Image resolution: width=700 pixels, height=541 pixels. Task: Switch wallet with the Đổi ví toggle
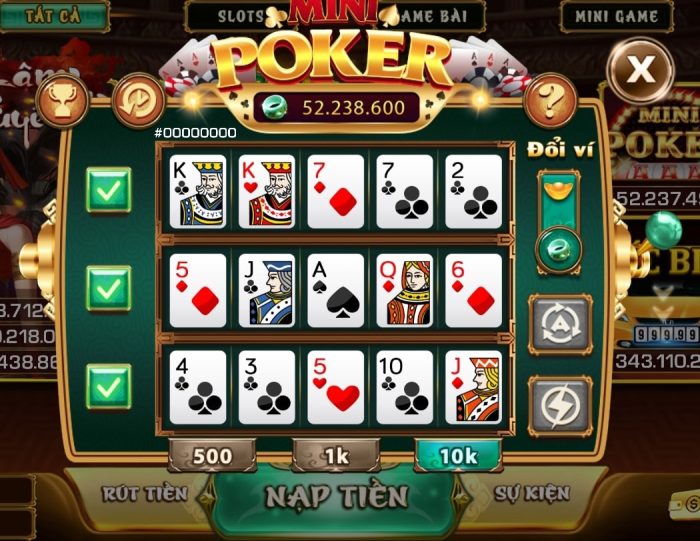558,222
